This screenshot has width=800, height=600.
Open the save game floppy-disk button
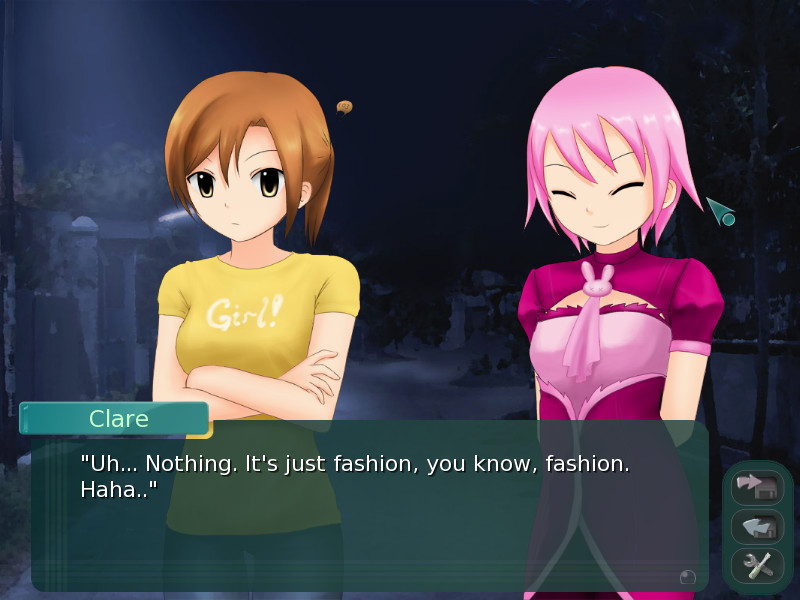[757, 487]
